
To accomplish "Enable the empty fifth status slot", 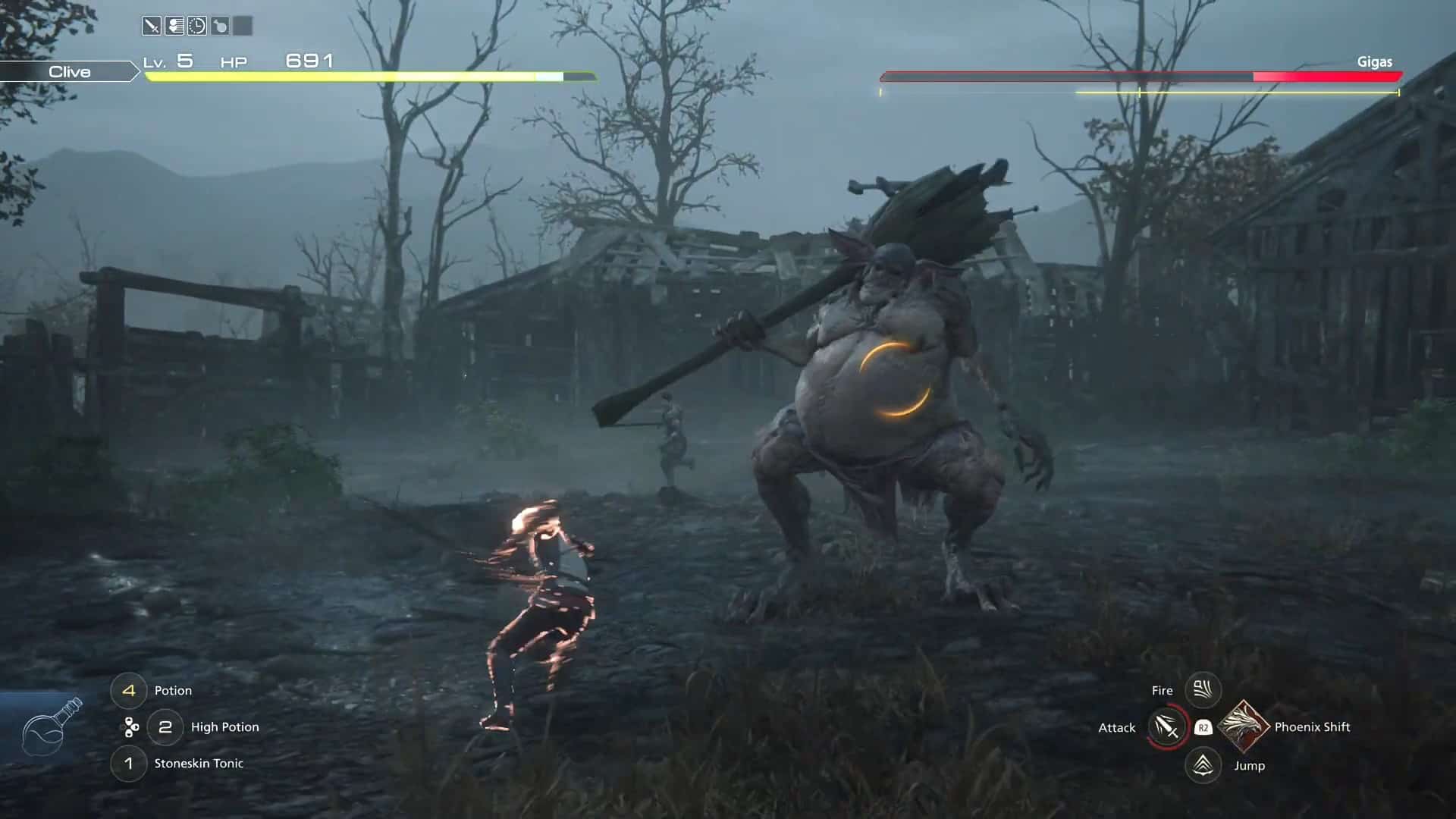I will pyautogui.click(x=243, y=24).
